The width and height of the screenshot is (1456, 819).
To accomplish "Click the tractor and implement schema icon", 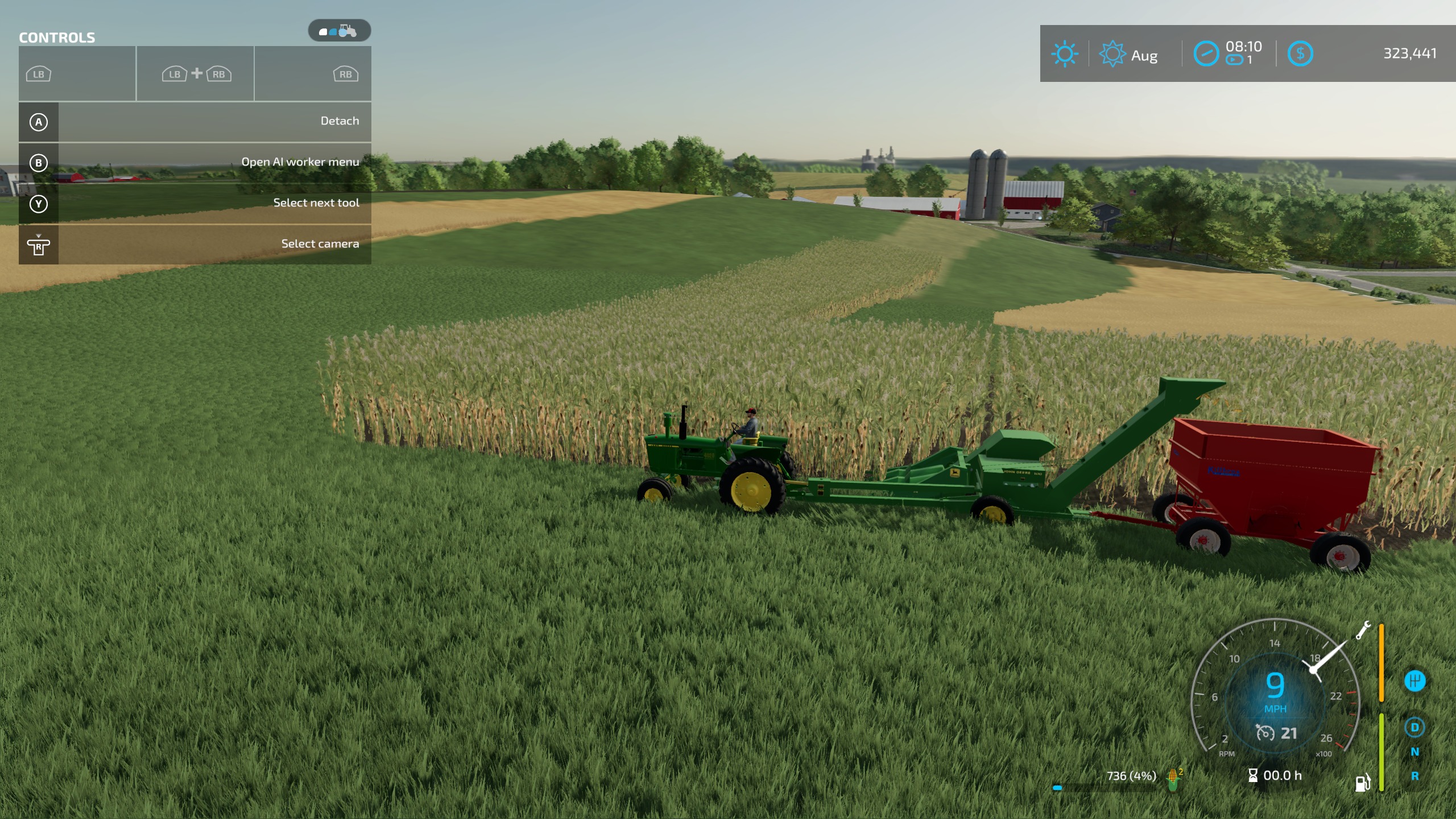I will point(340,31).
